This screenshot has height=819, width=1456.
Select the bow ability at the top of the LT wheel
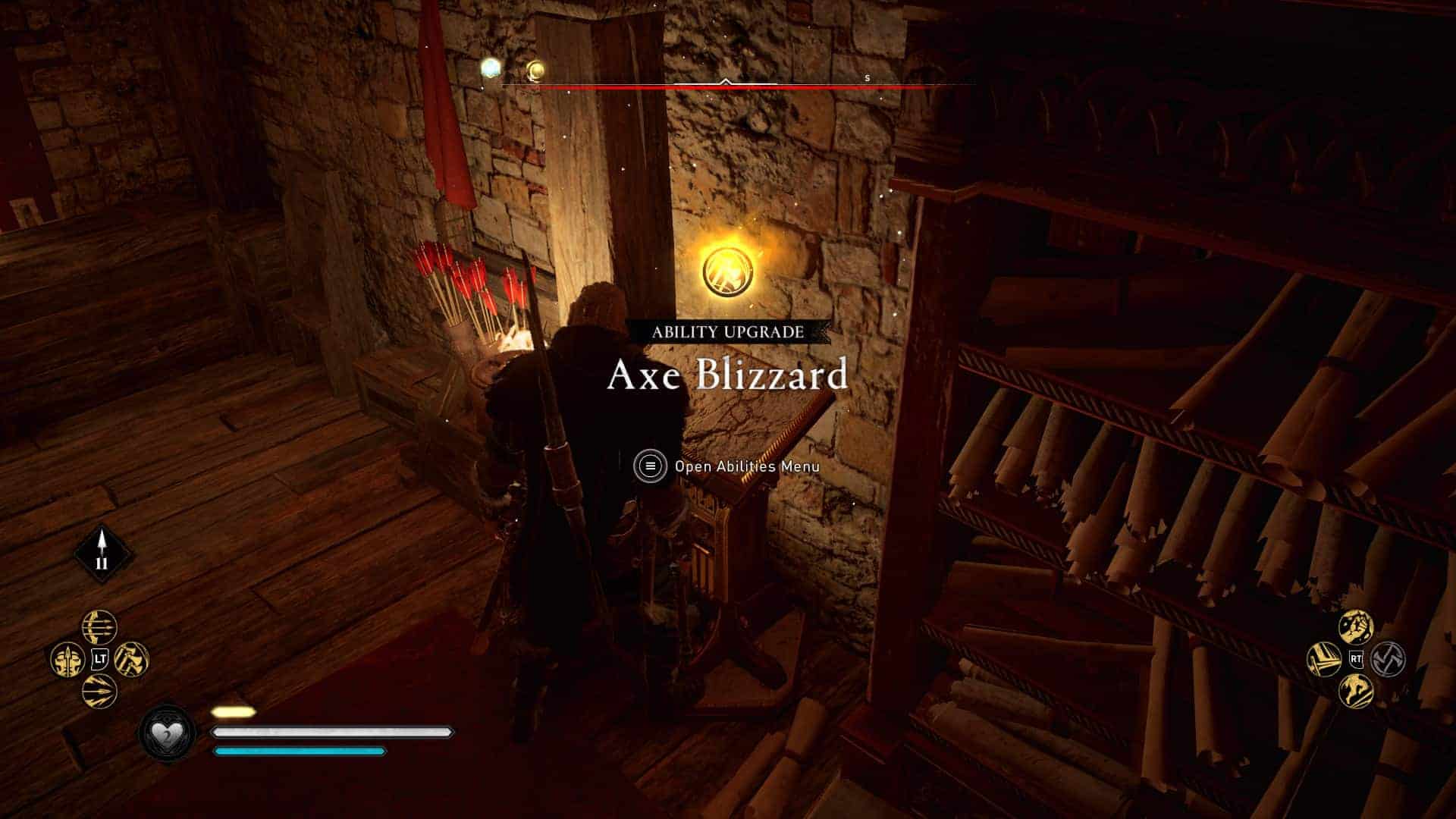(x=98, y=628)
